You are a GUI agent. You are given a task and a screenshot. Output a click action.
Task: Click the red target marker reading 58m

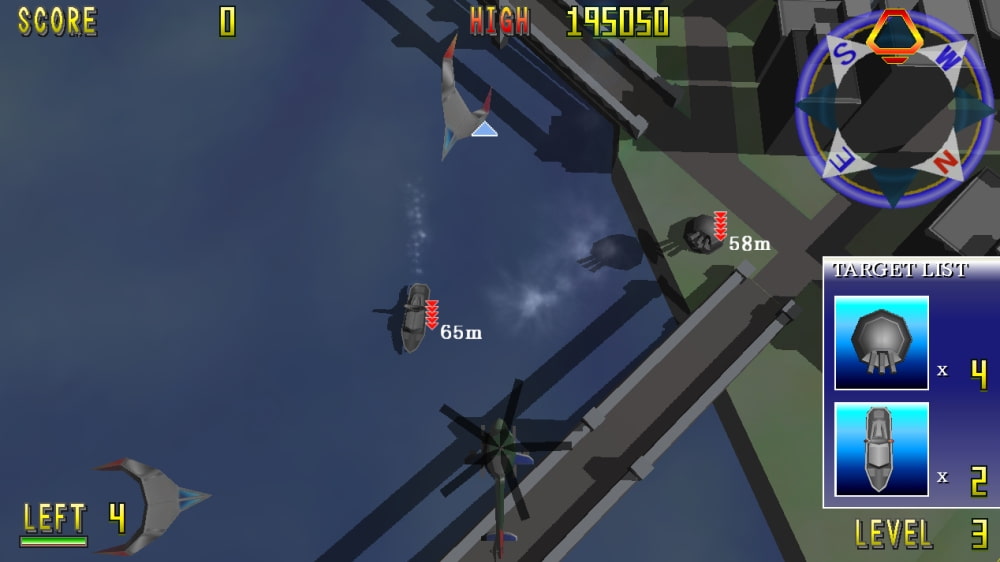(720, 227)
